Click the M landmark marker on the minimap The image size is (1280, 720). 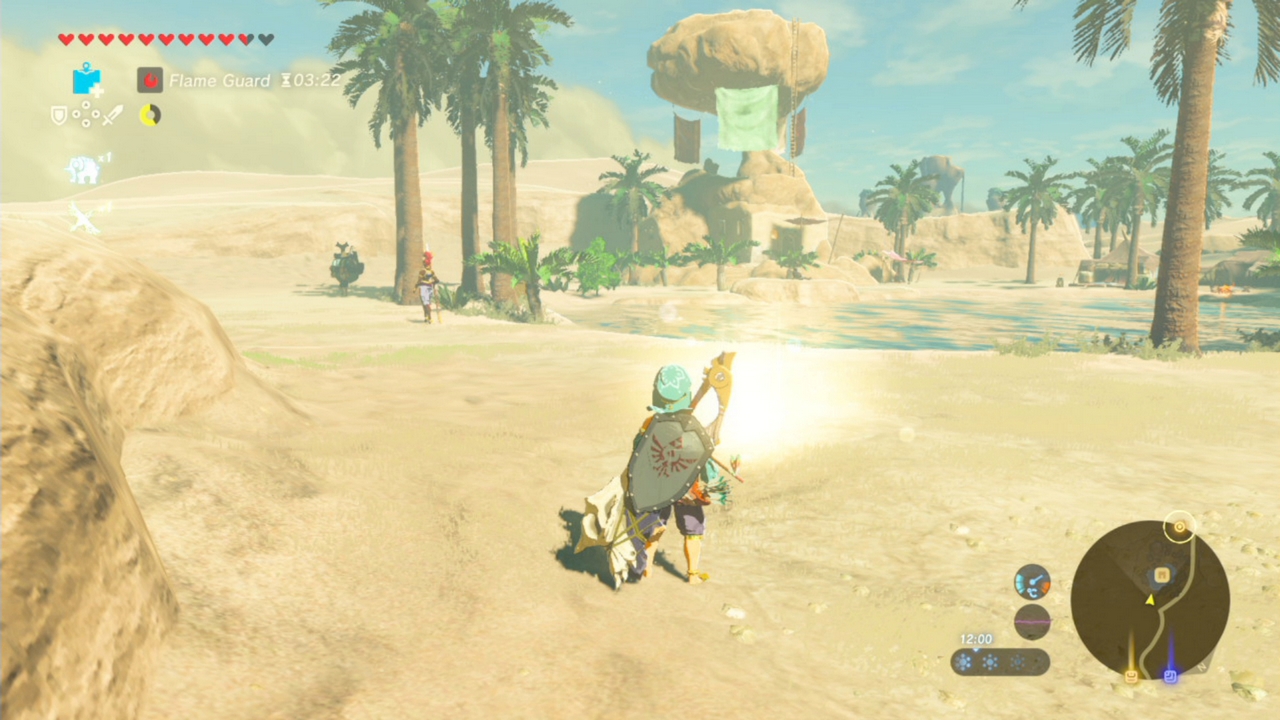click(1161, 574)
